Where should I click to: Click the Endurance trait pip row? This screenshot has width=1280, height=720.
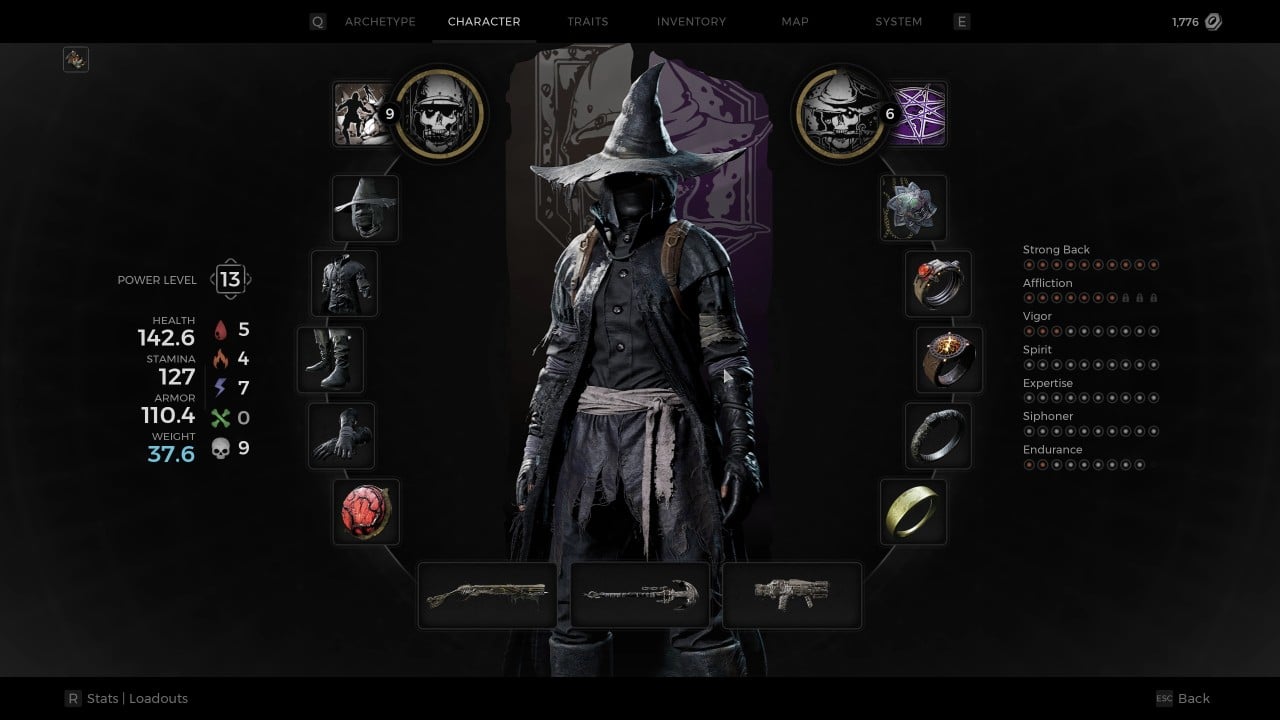point(1085,464)
